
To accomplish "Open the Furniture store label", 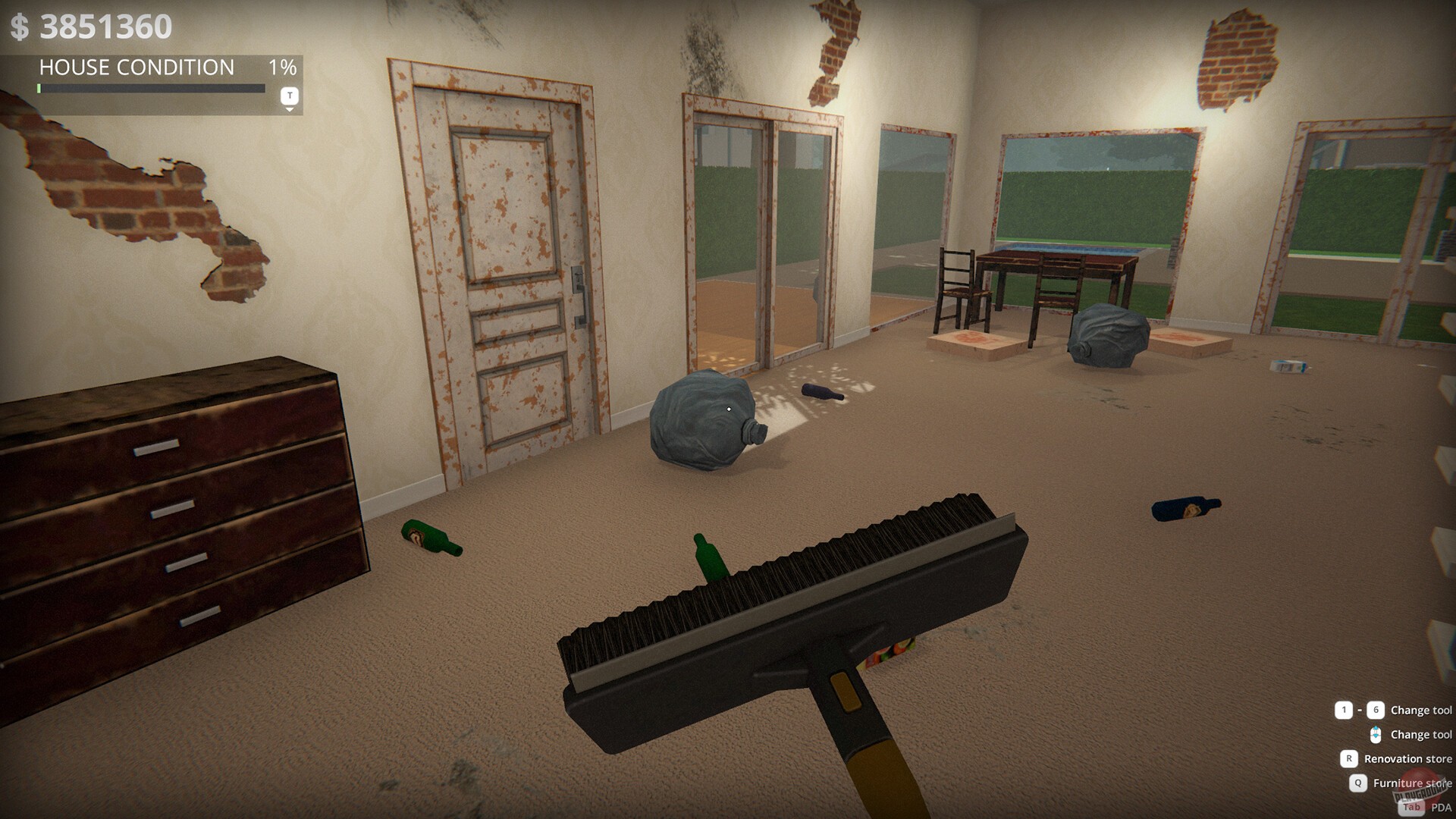I will [x=1412, y=783].
